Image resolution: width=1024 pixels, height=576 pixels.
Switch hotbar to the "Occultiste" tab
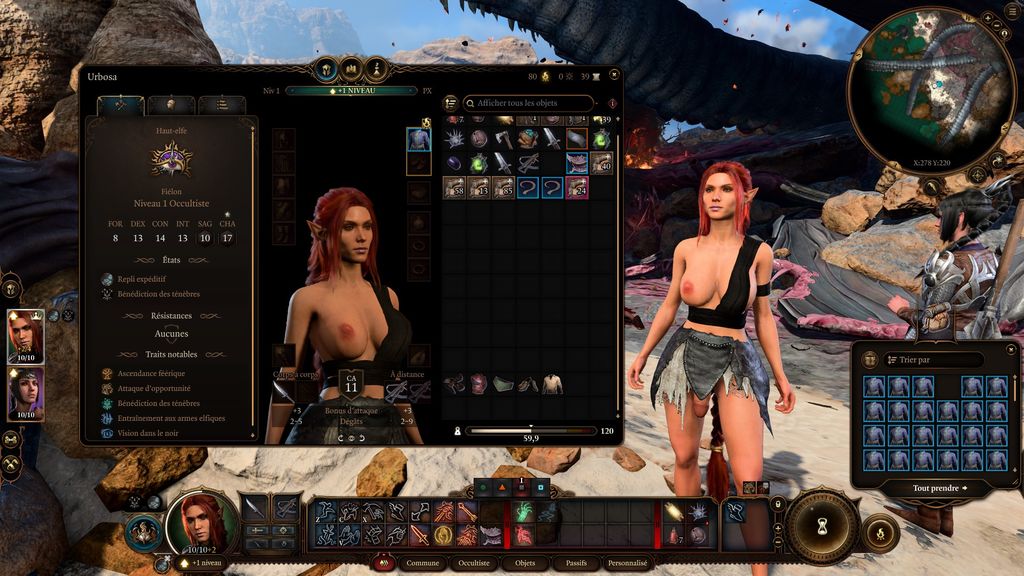click(x=474, y=563)
